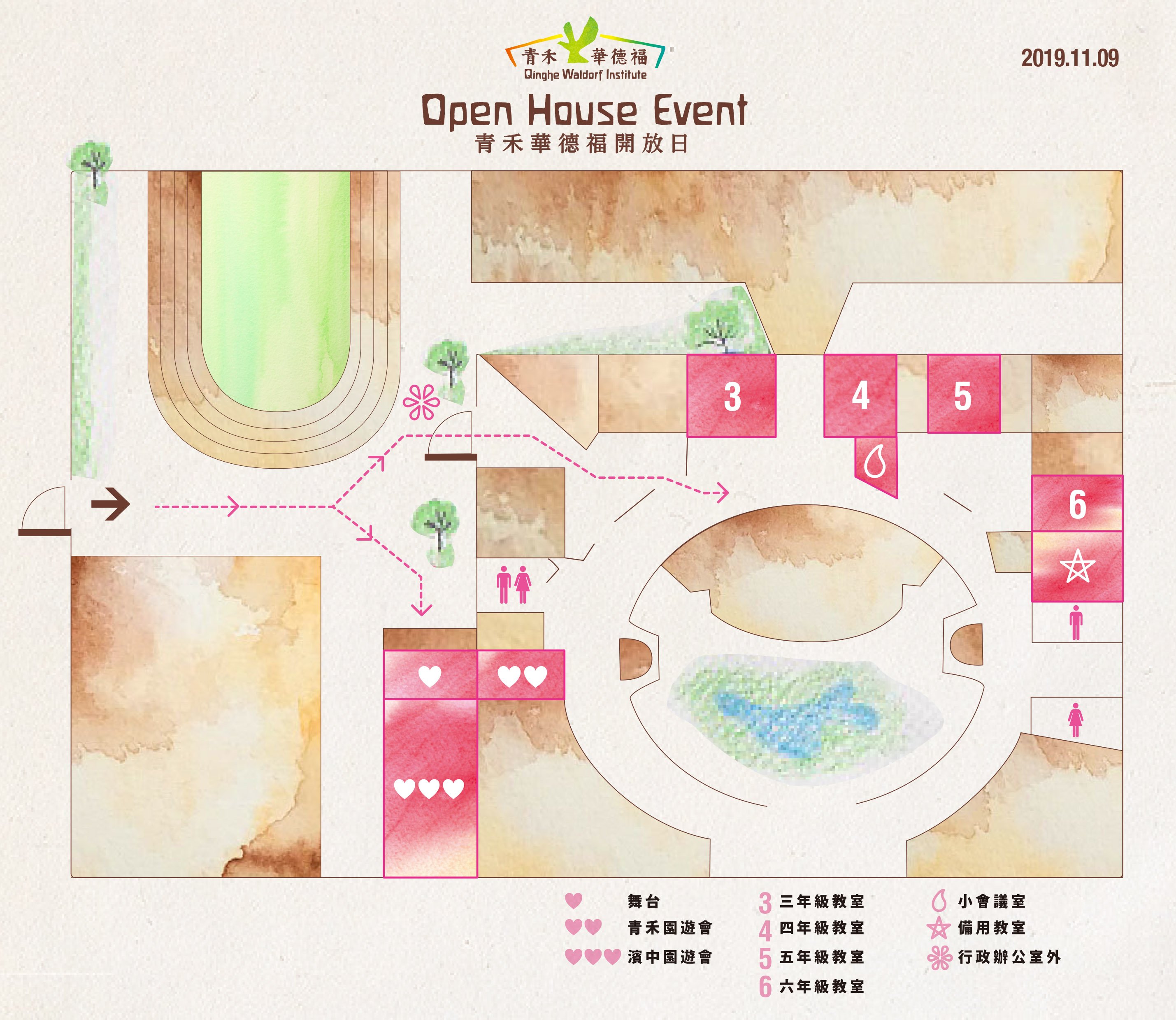Click the water-drop meeting room marker on the map

pyautogui.click(x=876, y=462)
